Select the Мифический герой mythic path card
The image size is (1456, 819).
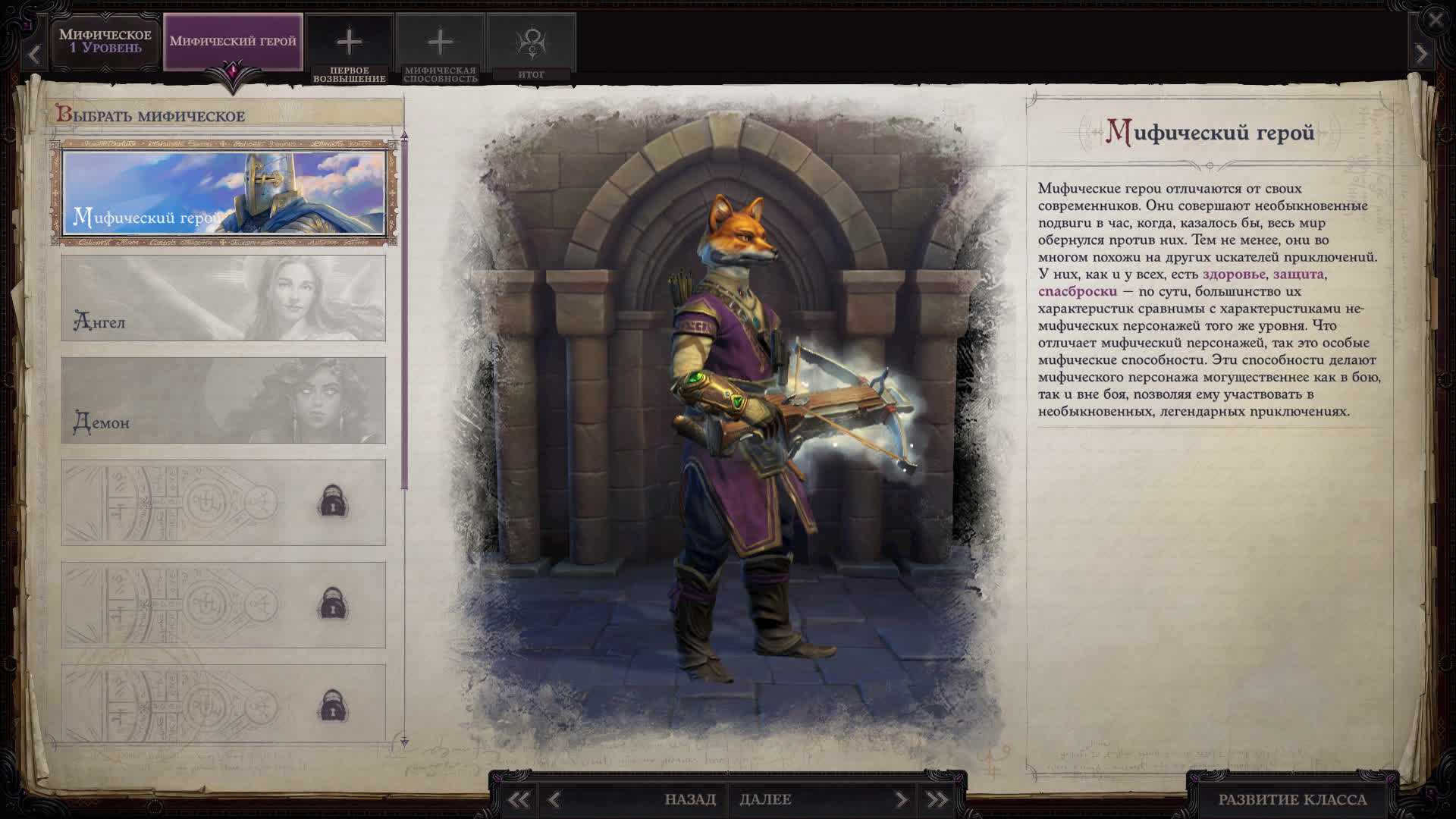point(224,193)
